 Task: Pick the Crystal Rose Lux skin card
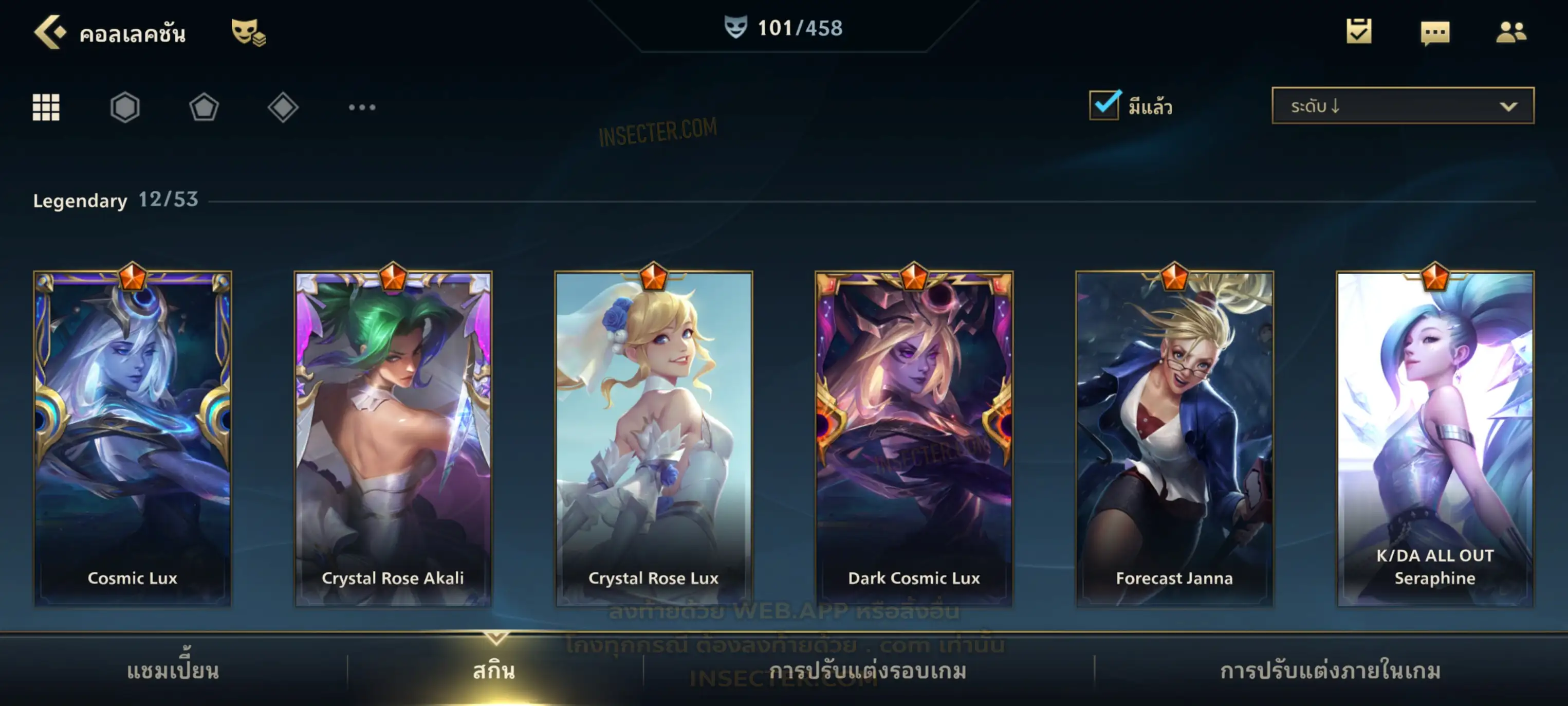654,439
